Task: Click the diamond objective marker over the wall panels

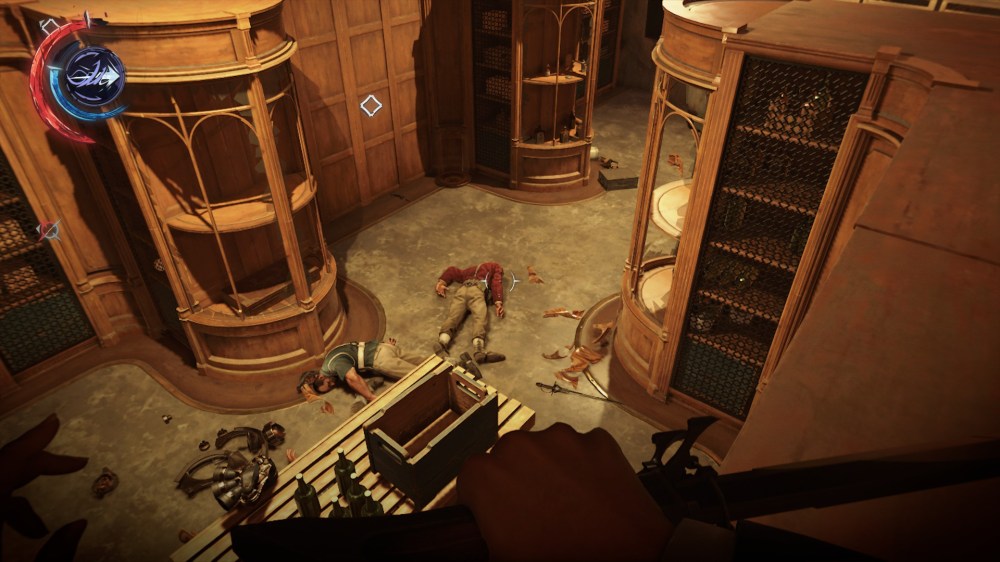Action: [371, 105]
